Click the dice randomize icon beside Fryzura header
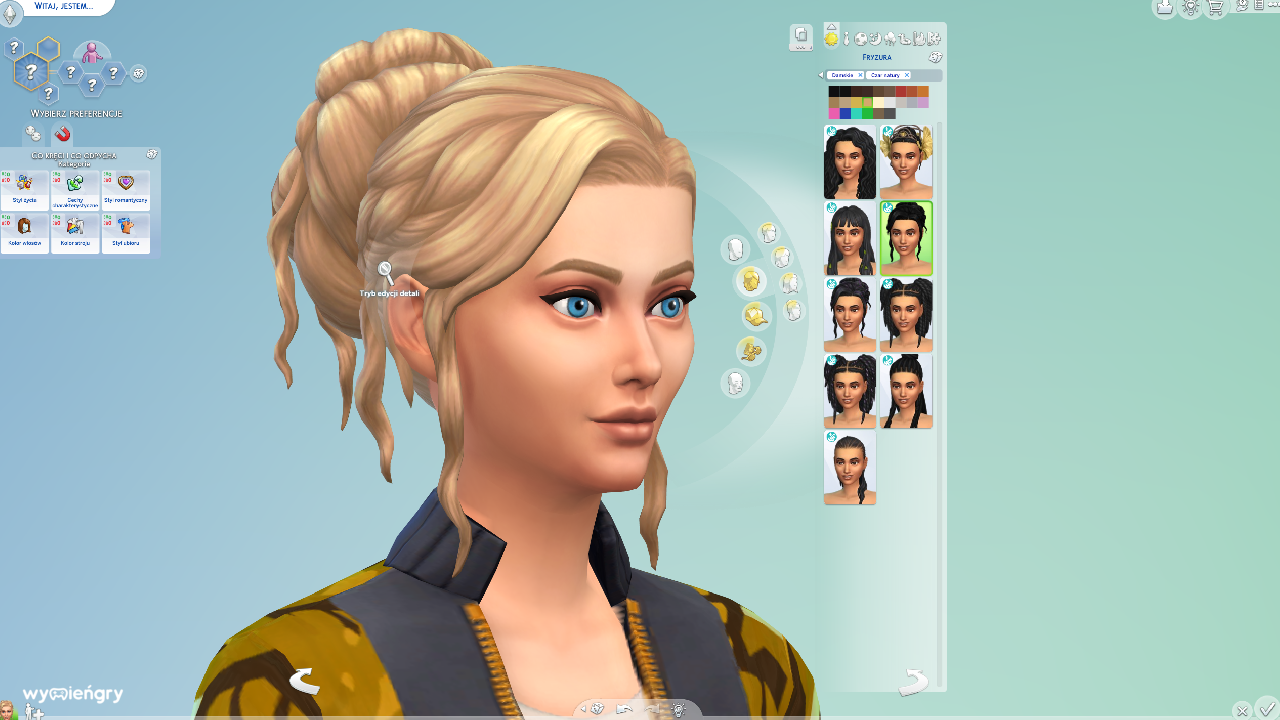The width and height of the screenshot is (1280, 720). pos(936,57)
